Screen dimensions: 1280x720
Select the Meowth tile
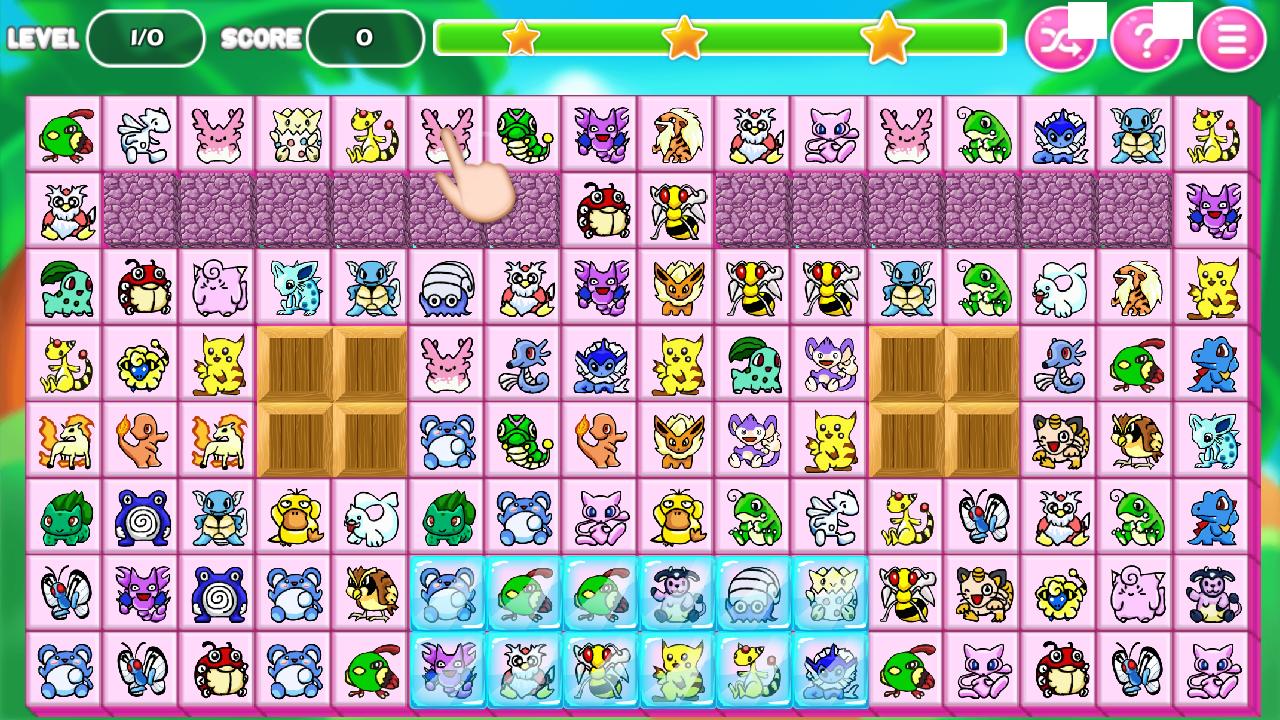pyautogui.click(x=1059, y=440)
